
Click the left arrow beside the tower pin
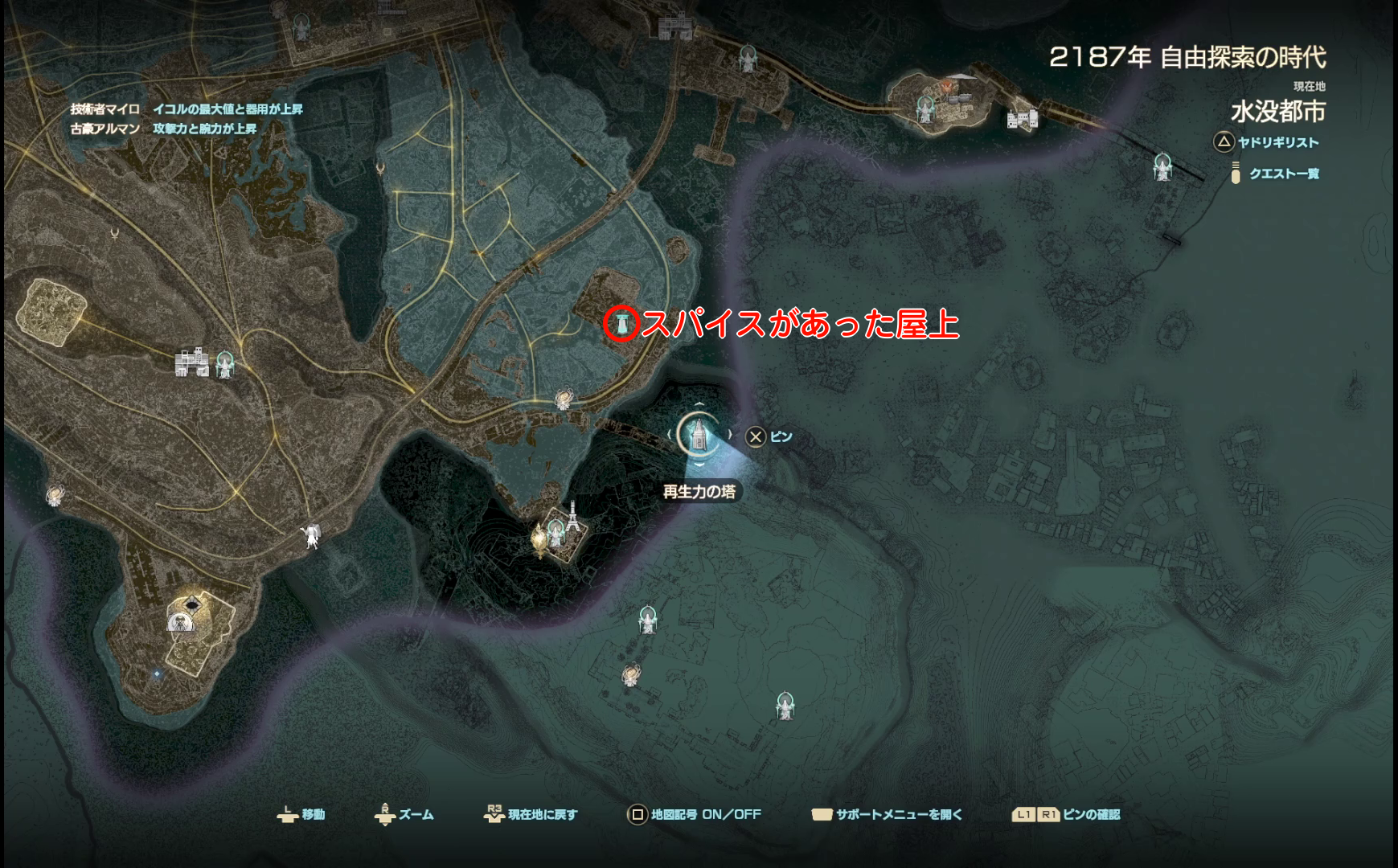(x=670, y=434)
